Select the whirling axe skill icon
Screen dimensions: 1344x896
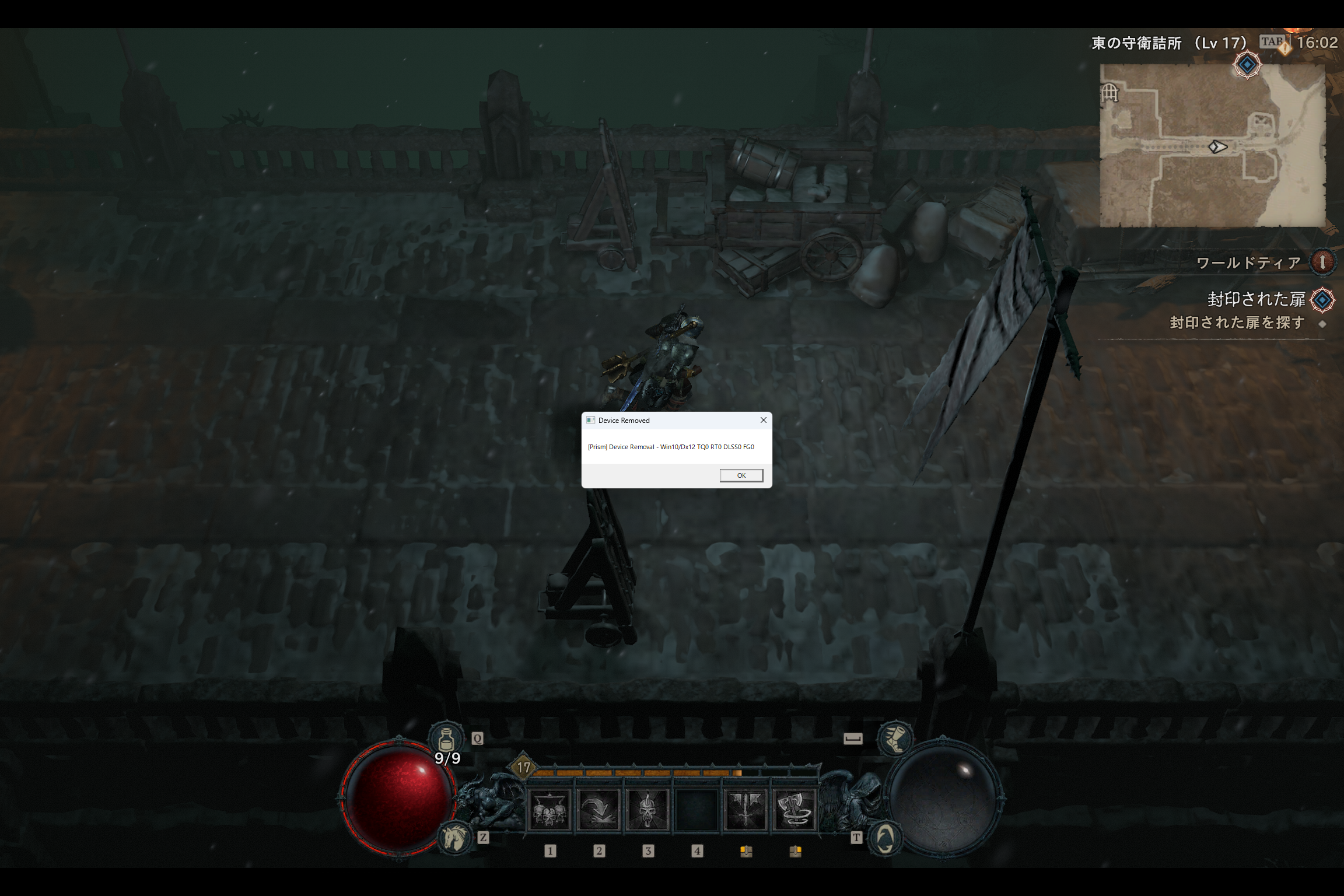[795, 811]
